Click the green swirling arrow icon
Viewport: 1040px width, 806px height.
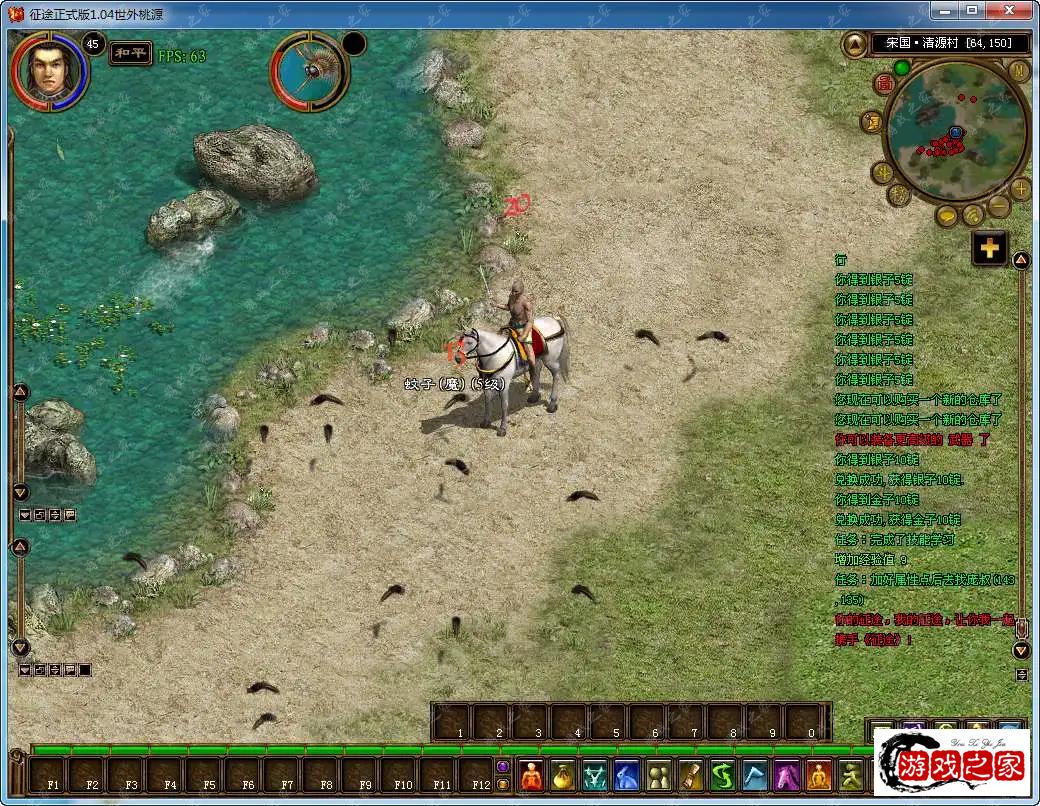723,776
